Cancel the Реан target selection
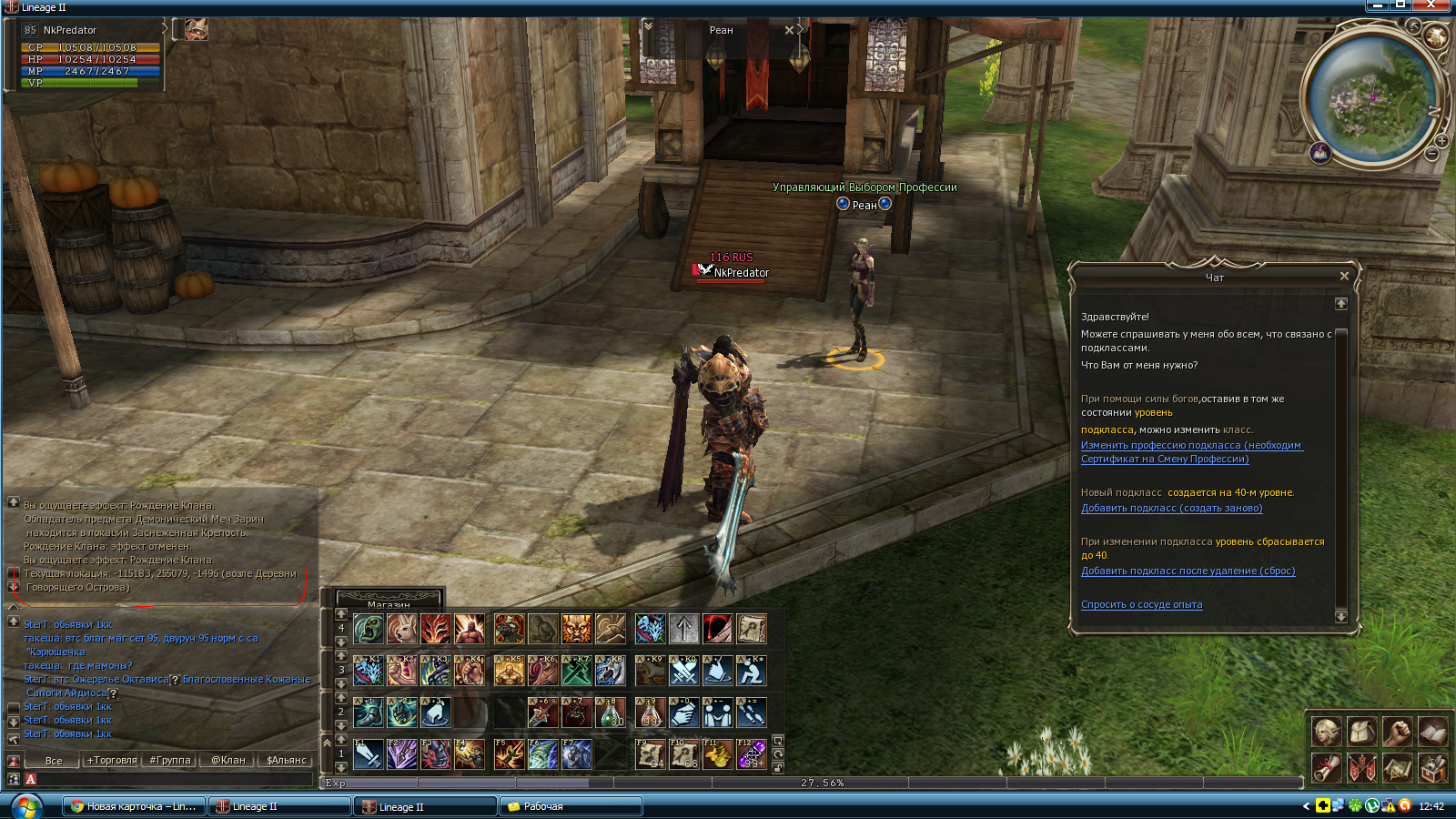 coord(789,30)
